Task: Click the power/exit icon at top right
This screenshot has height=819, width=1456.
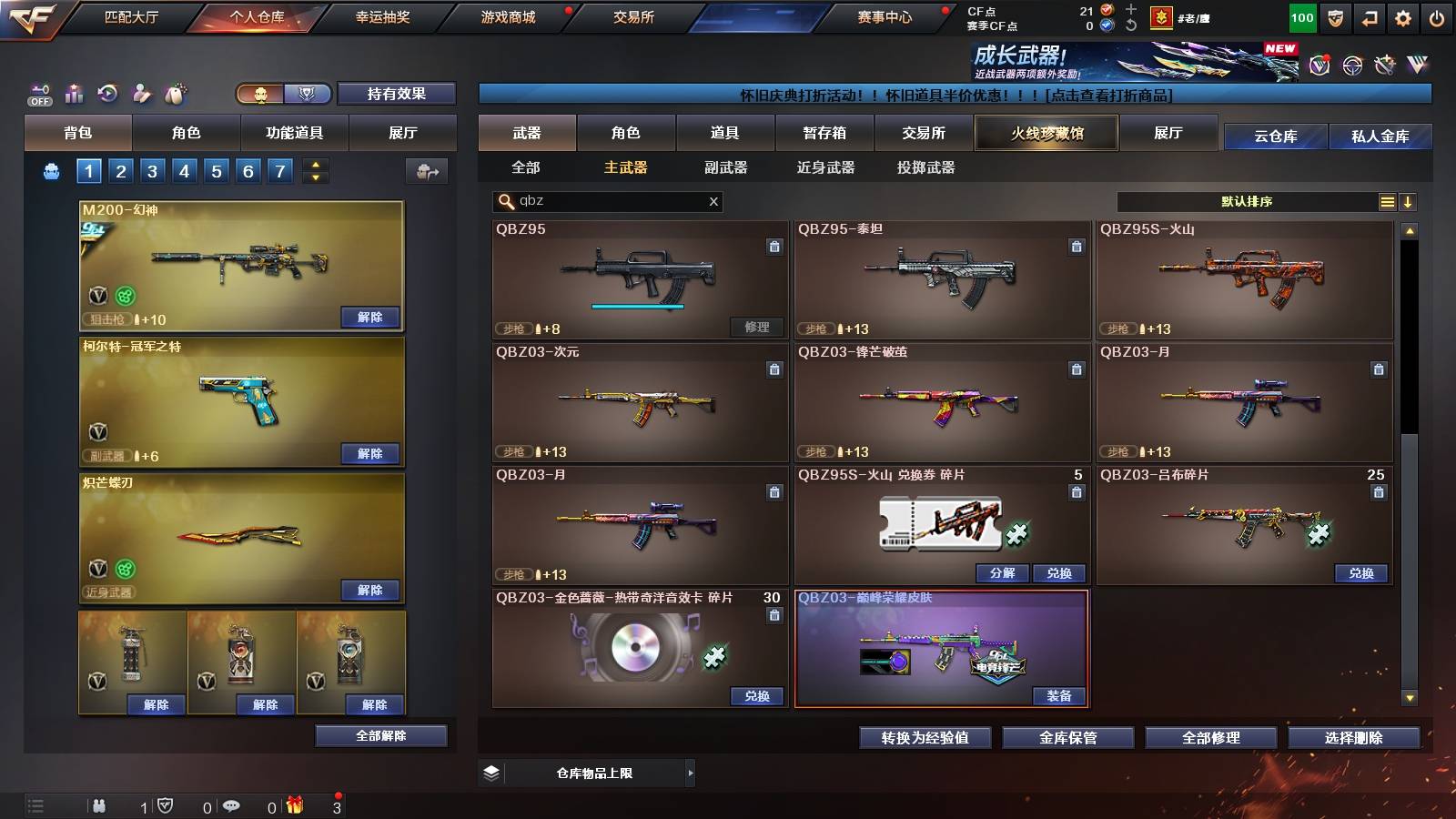Action: coord(1438,16)
